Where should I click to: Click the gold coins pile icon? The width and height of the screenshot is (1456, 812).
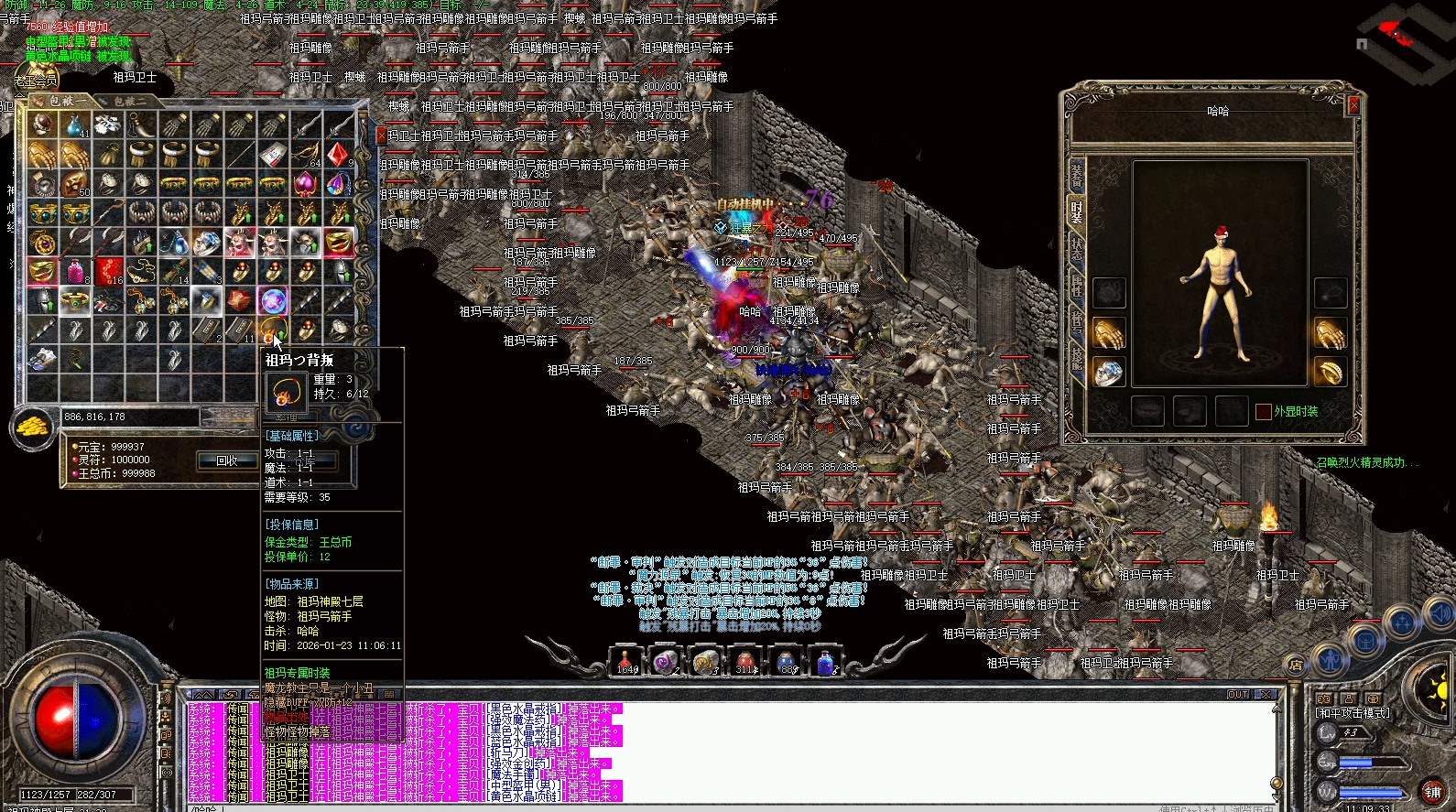(33, 427)
